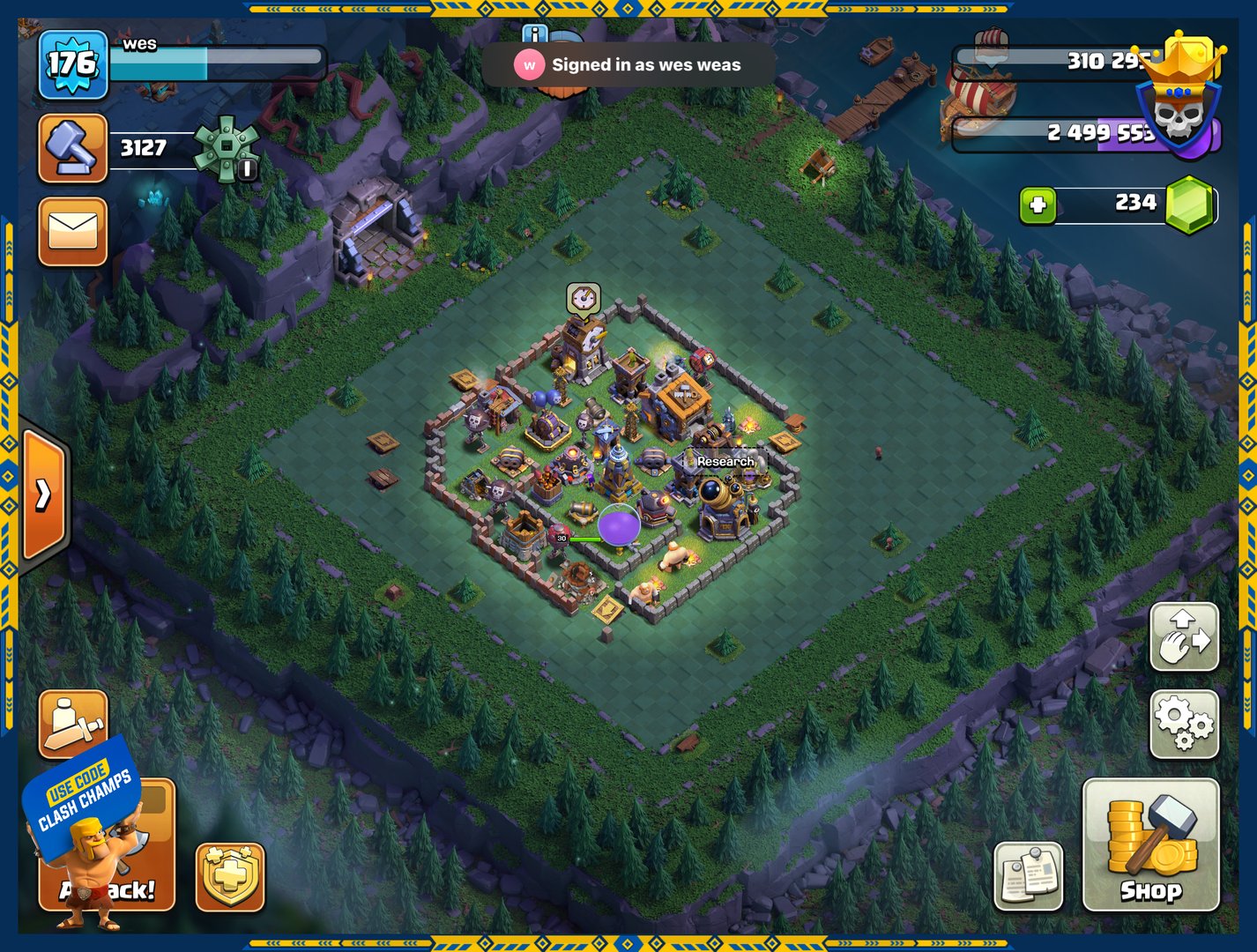Open the layout editor hand button

pos(1185,636)
